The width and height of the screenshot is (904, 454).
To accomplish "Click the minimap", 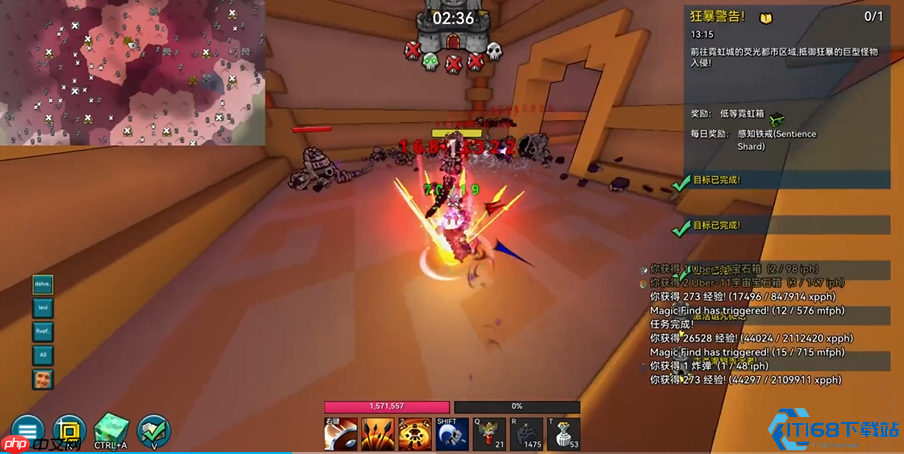I will [133, 72].
